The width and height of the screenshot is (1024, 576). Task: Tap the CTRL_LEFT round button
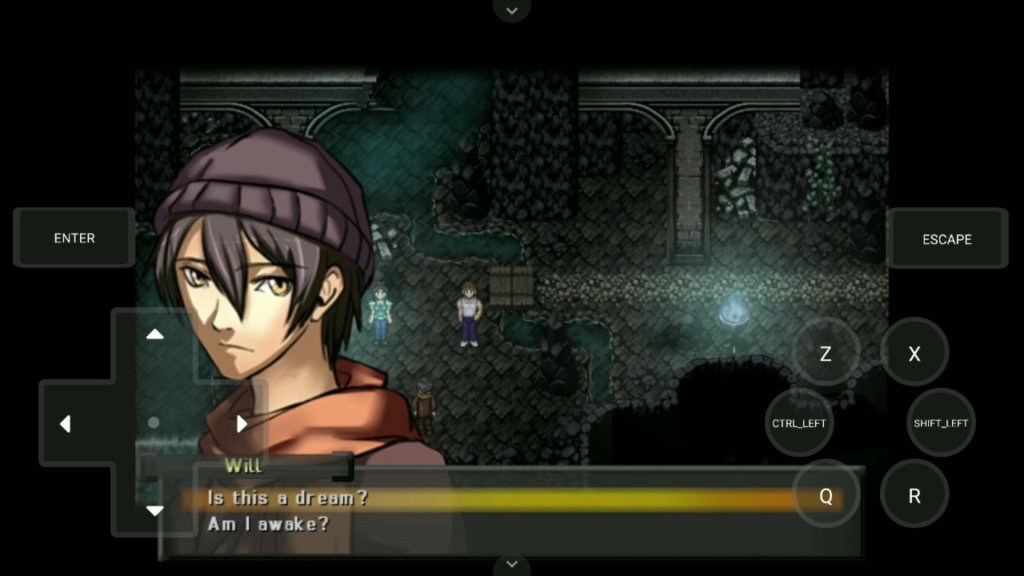point(799,423)
